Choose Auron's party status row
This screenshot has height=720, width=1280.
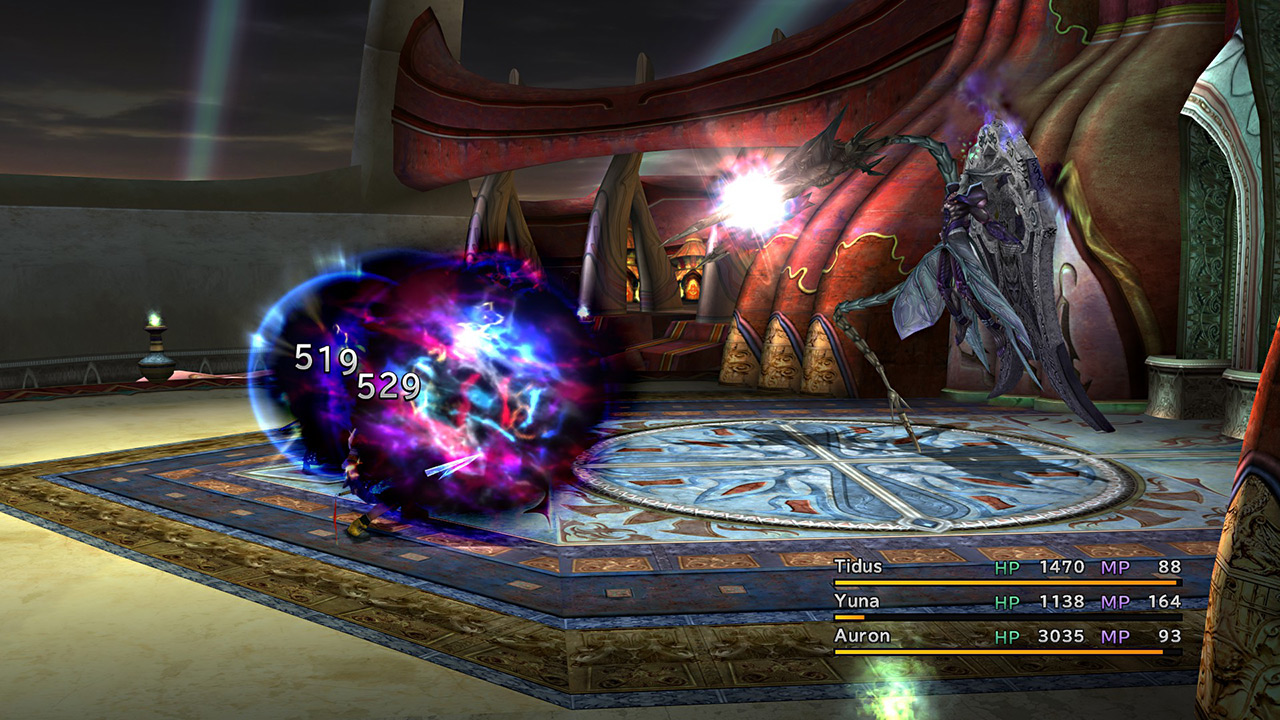coord(861,636)
